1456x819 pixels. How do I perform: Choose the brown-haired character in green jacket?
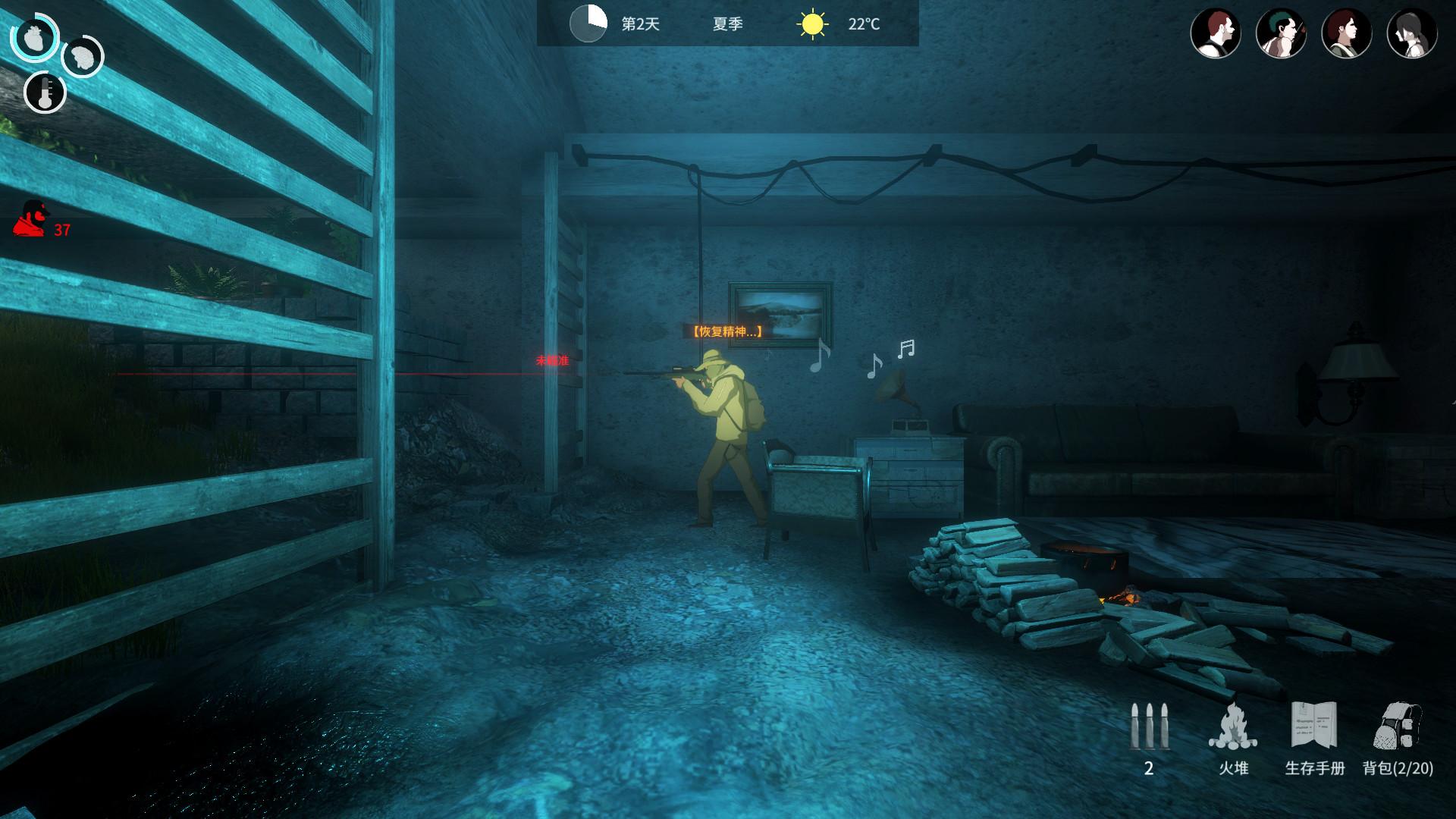[x=1347, y=34]
